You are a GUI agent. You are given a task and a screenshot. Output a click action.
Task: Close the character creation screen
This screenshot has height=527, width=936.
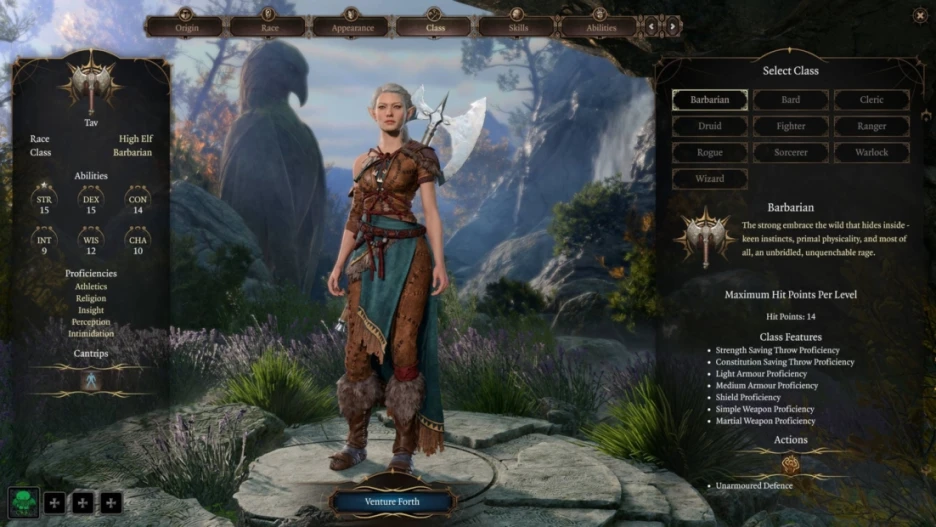tap(919, 15)
